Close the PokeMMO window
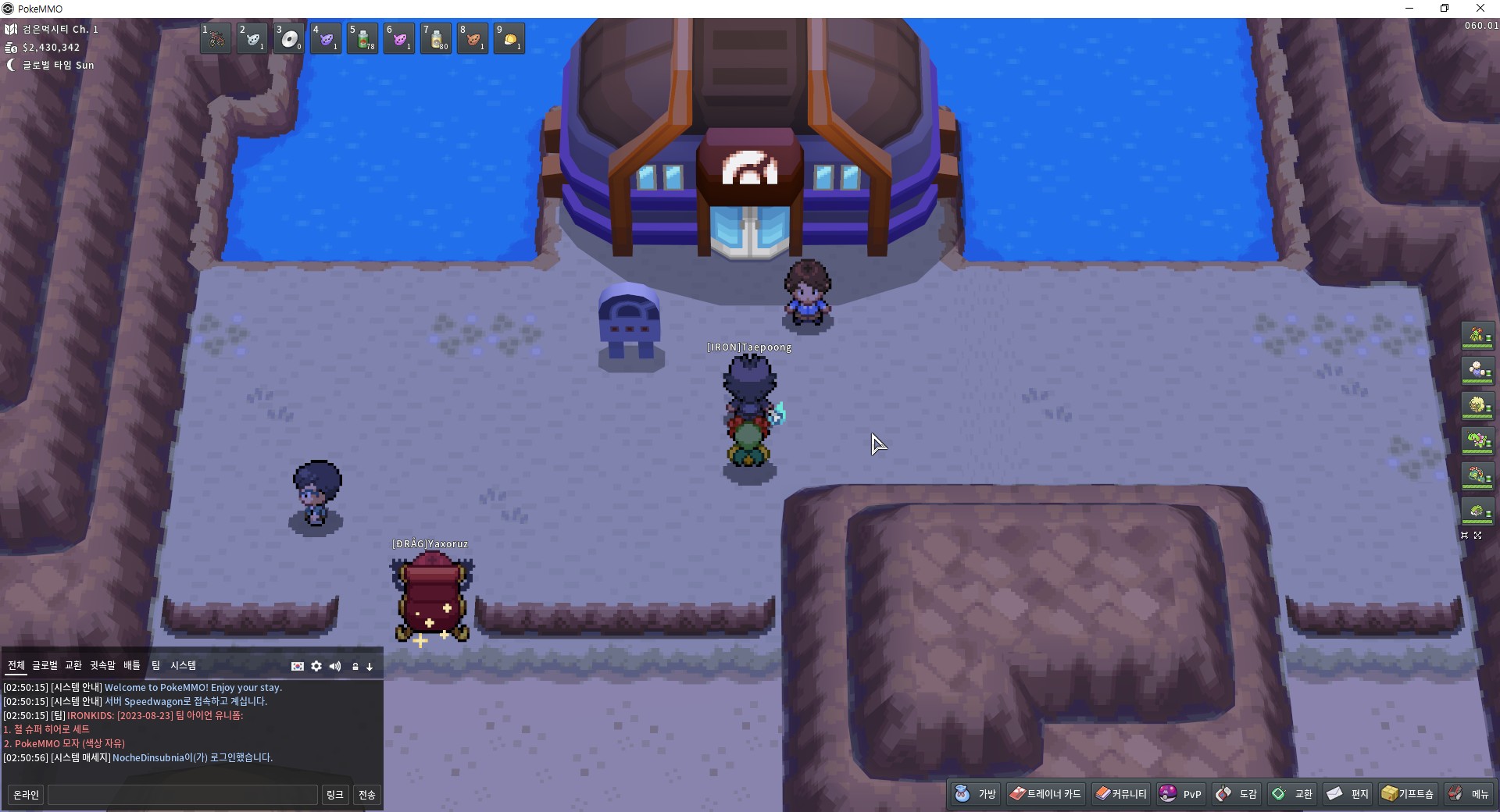The image size is (1500, 812). (x=1480, y=9)
